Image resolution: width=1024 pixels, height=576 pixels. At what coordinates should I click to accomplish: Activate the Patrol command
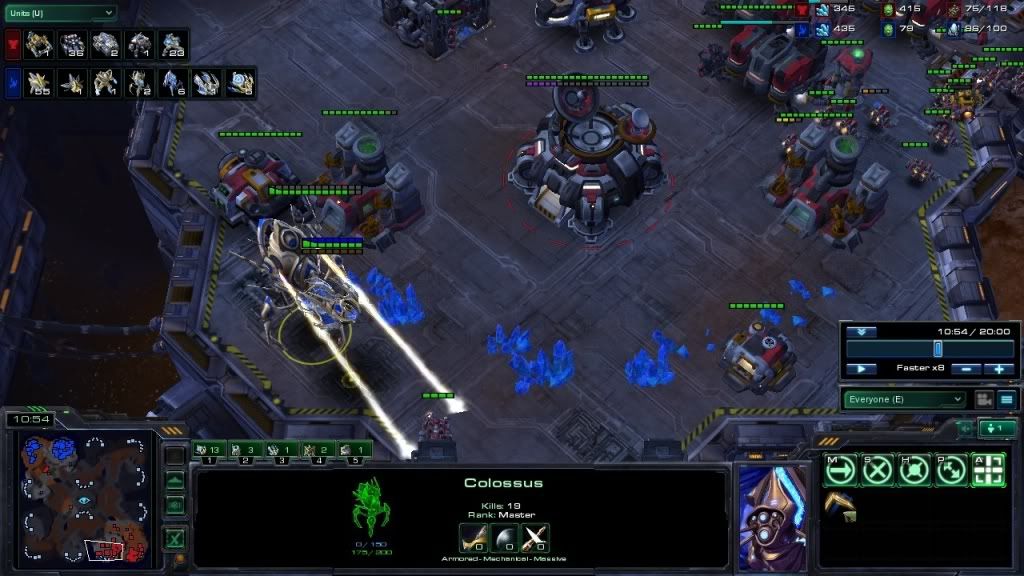pyautogui.click(x=950, y=469)
